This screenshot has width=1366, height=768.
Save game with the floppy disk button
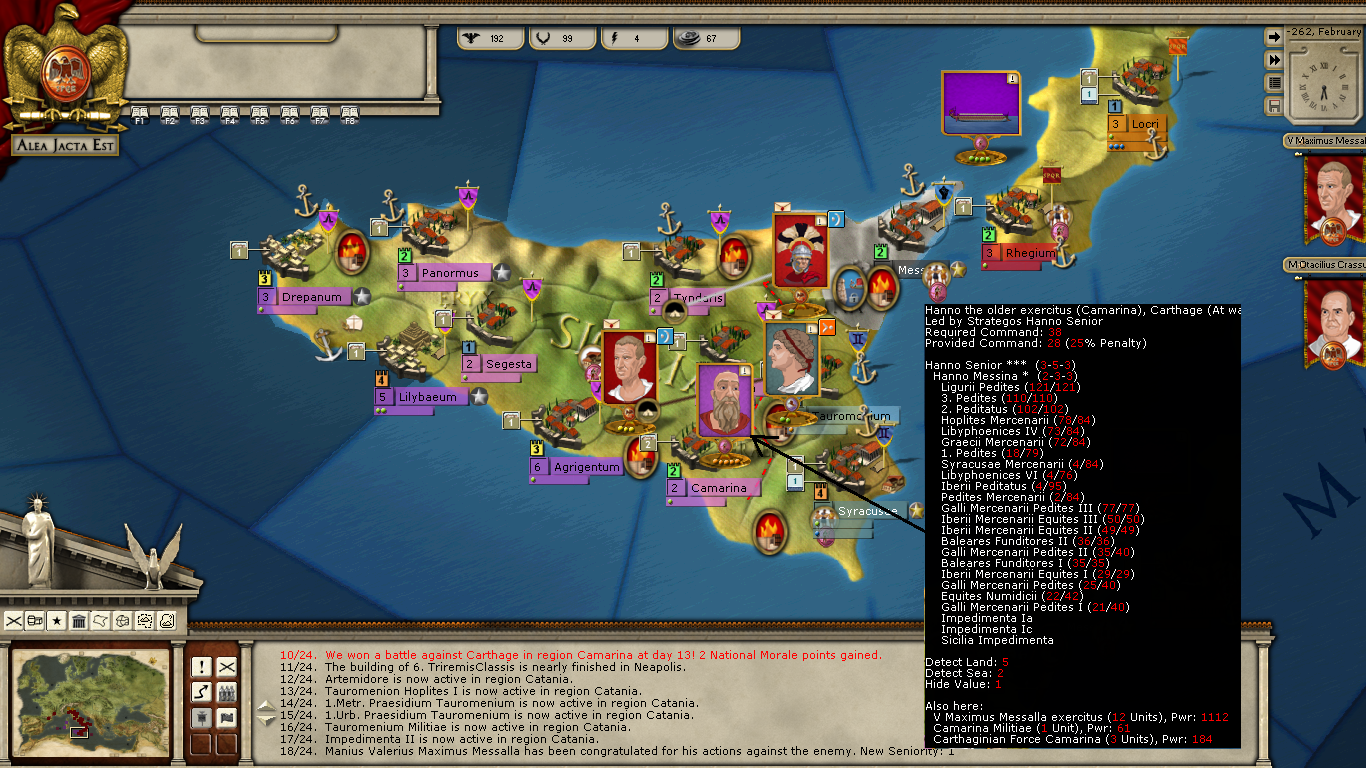1274,106
